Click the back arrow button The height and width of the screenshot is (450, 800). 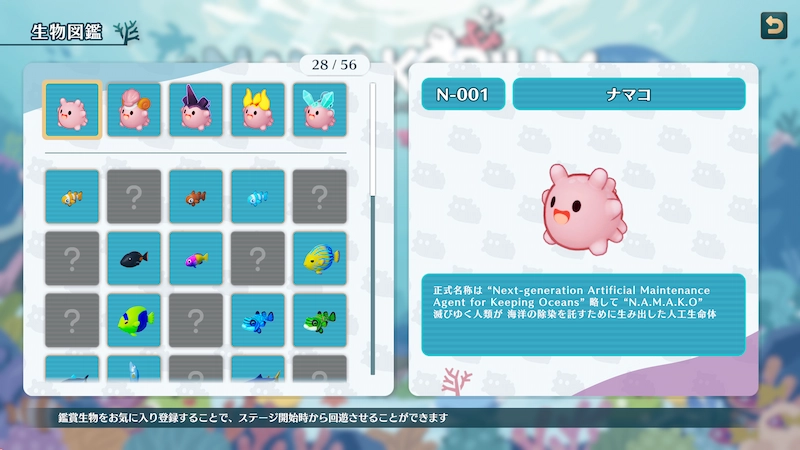773,25
